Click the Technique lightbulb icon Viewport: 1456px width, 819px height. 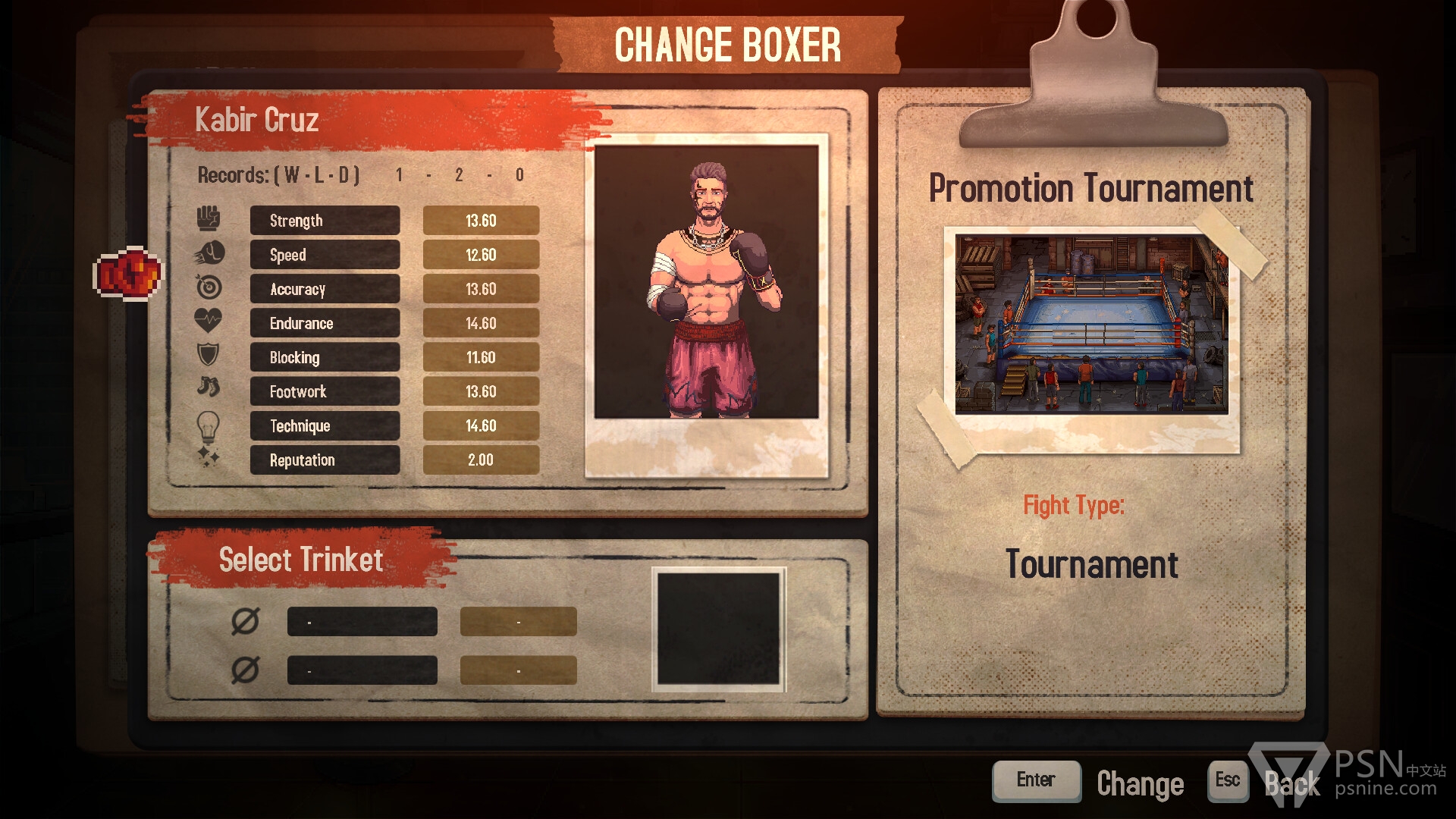208,426
